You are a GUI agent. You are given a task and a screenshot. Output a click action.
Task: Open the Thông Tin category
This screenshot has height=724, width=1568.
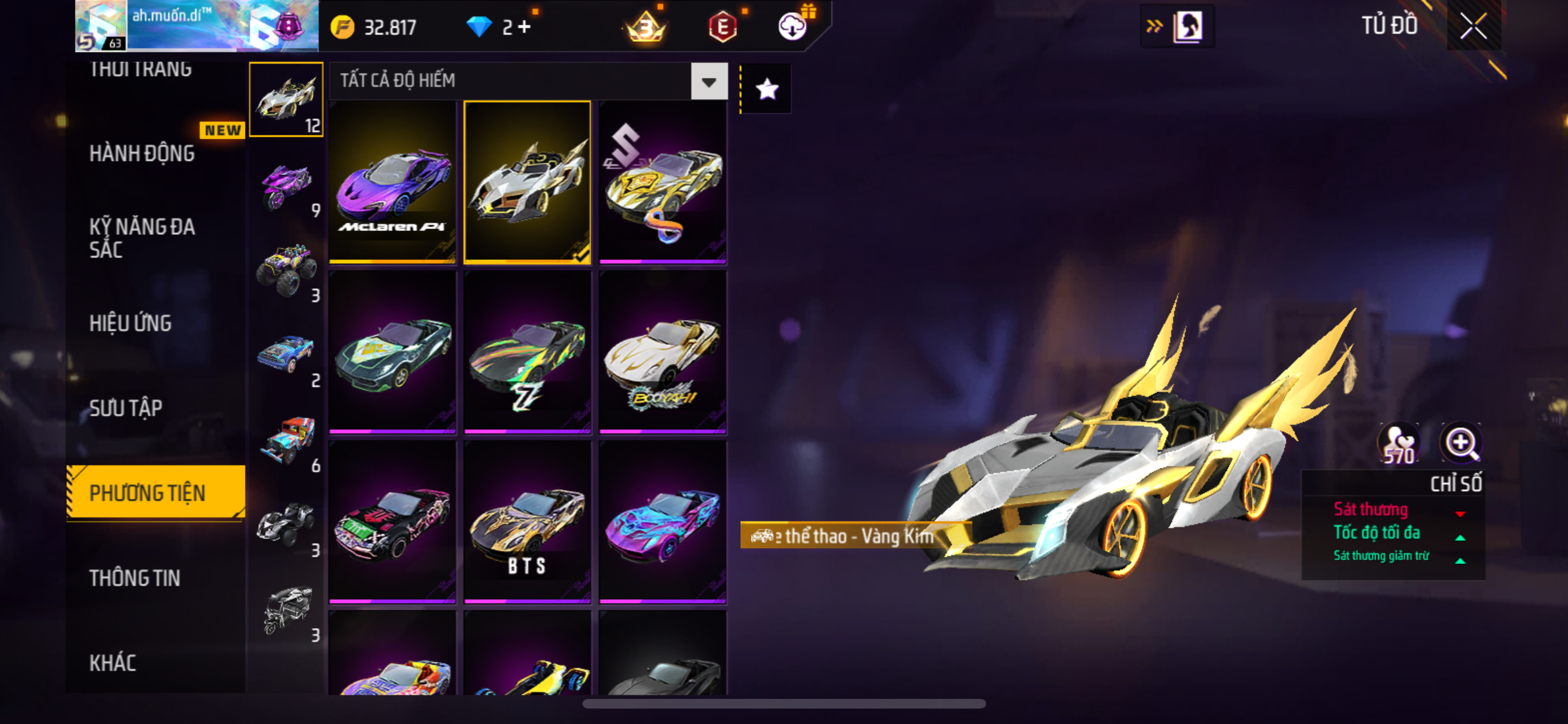(135, 578)
